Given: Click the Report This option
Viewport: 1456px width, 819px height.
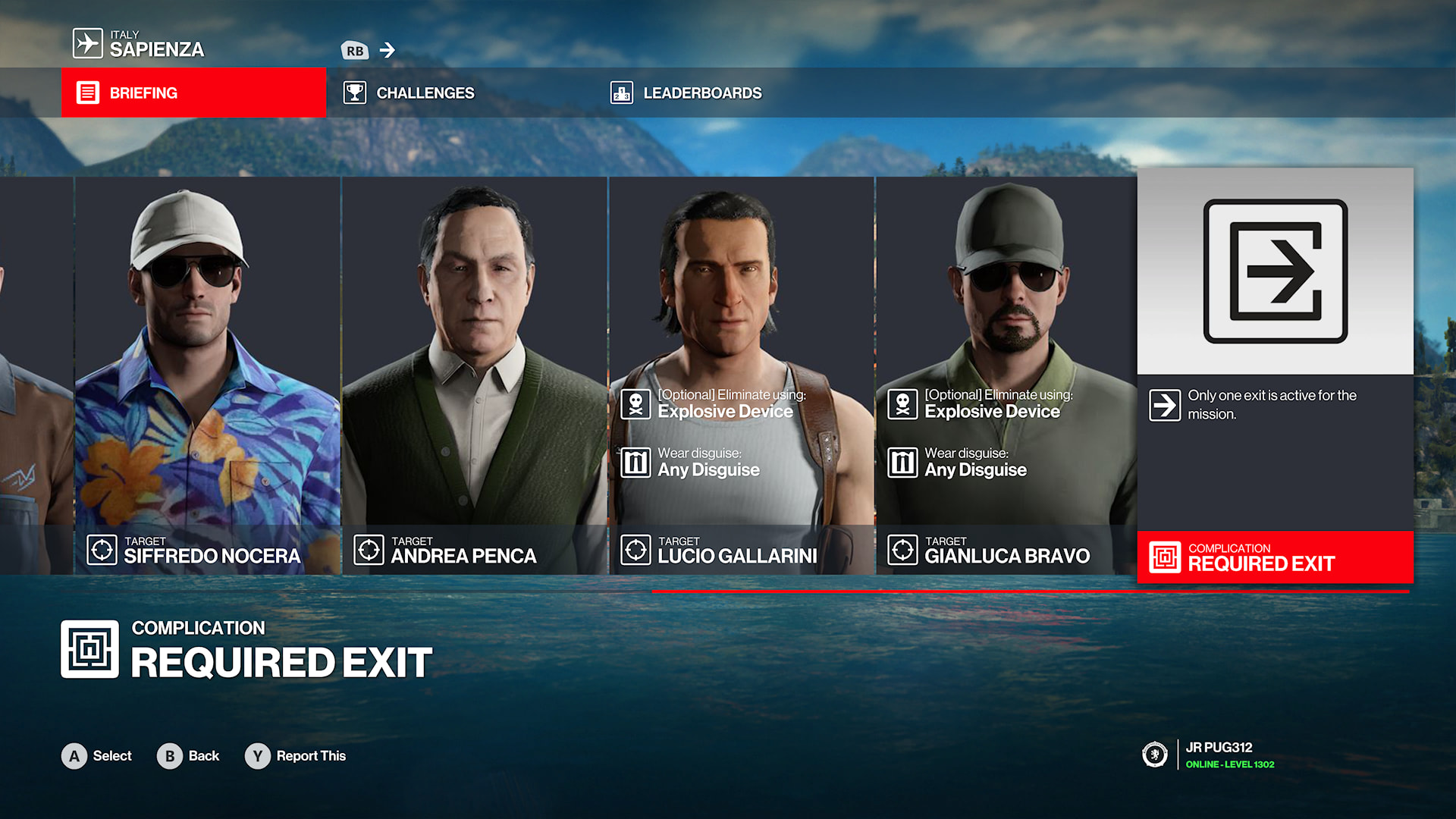Looking at the screenshot, I should tap(296, 756).
